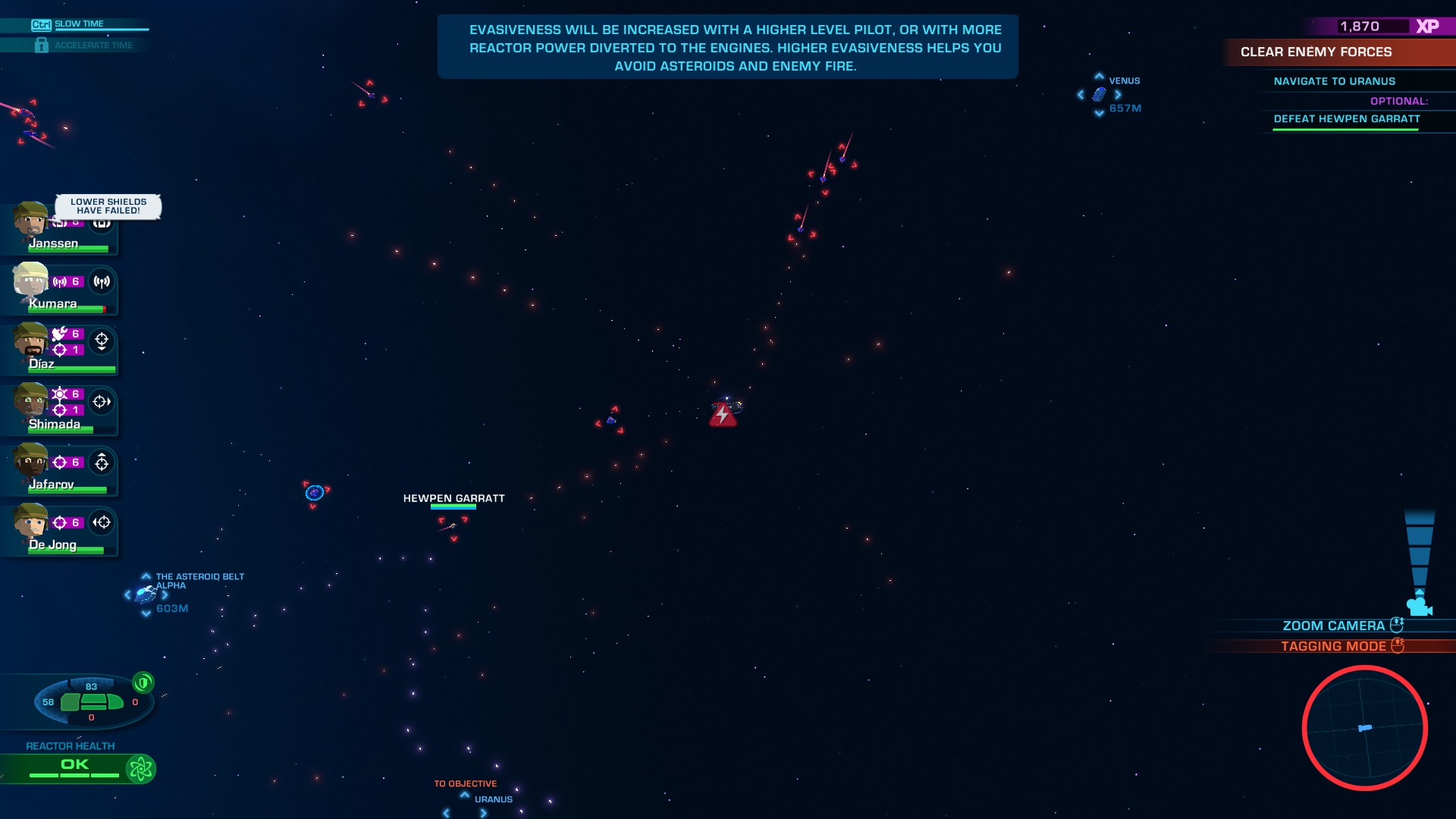Viewport: 1456px width, 819px height.
Task: Select the Navigate to Uranus objective
Action: [x=1335, y=81]
